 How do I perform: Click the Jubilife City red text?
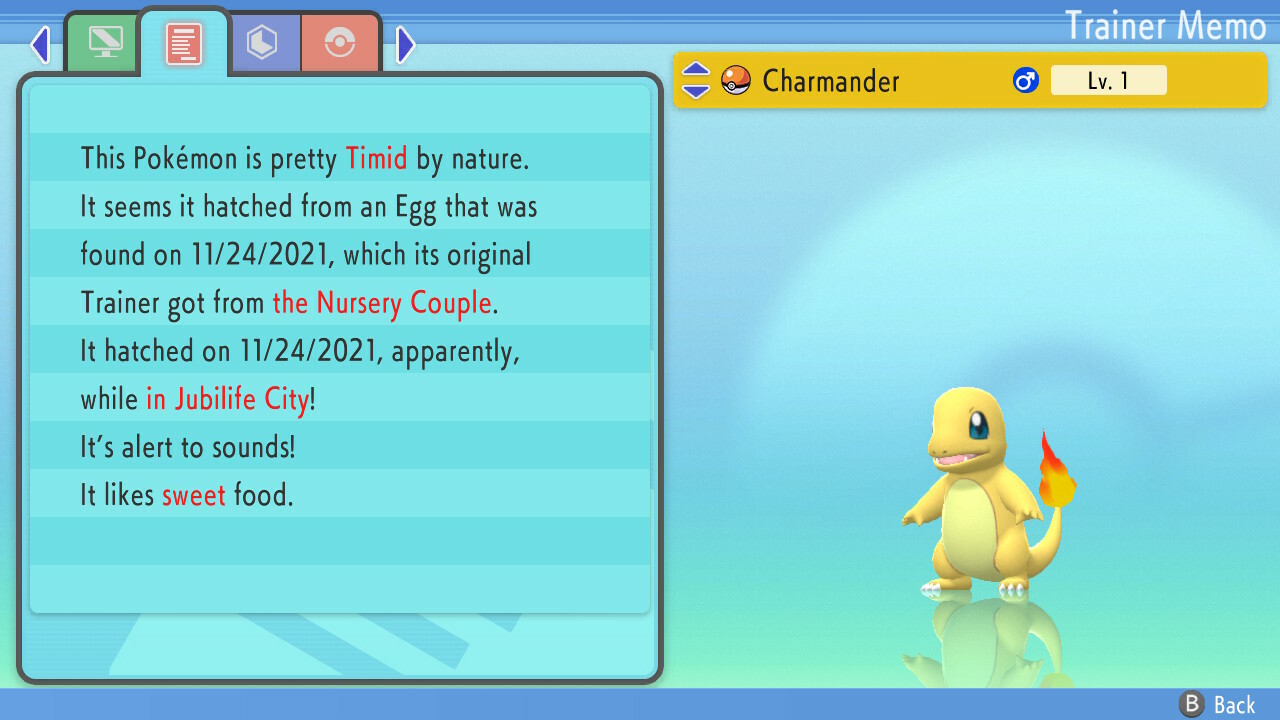tap(228, 399)
